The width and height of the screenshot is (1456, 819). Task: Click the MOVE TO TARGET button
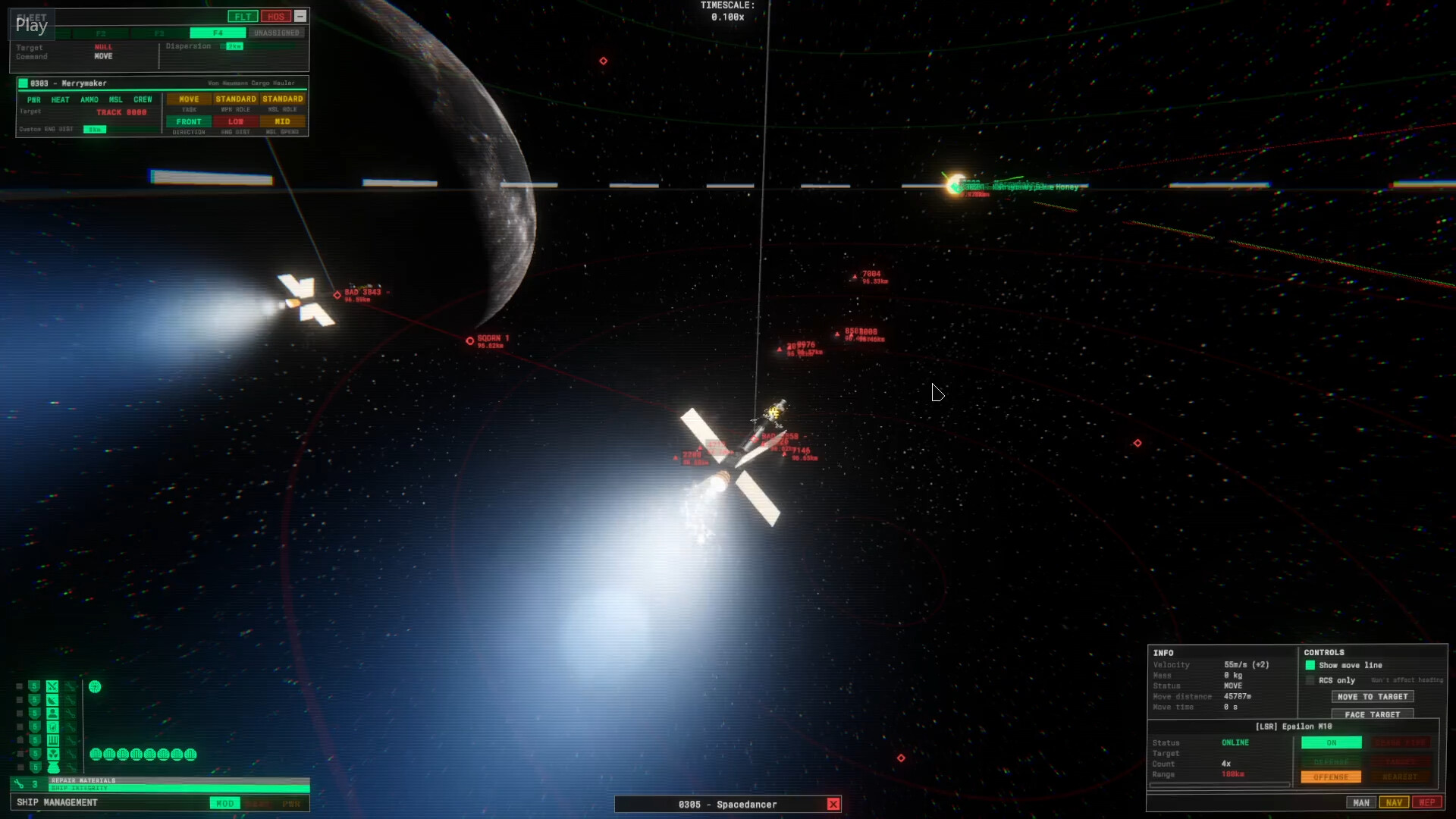click(1372, 696)
